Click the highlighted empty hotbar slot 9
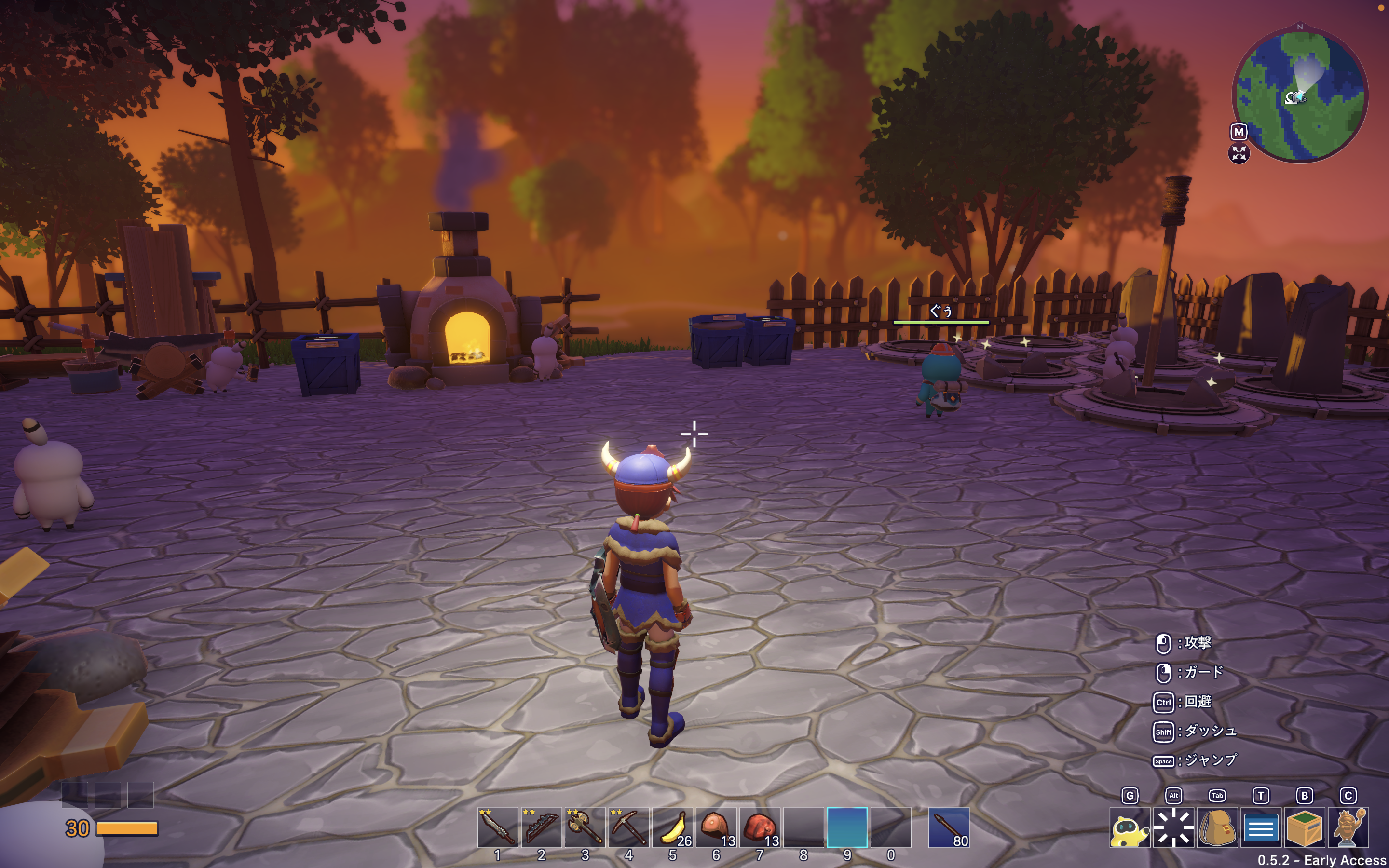This screenshot has width=1389, height=868. [846, 827]
